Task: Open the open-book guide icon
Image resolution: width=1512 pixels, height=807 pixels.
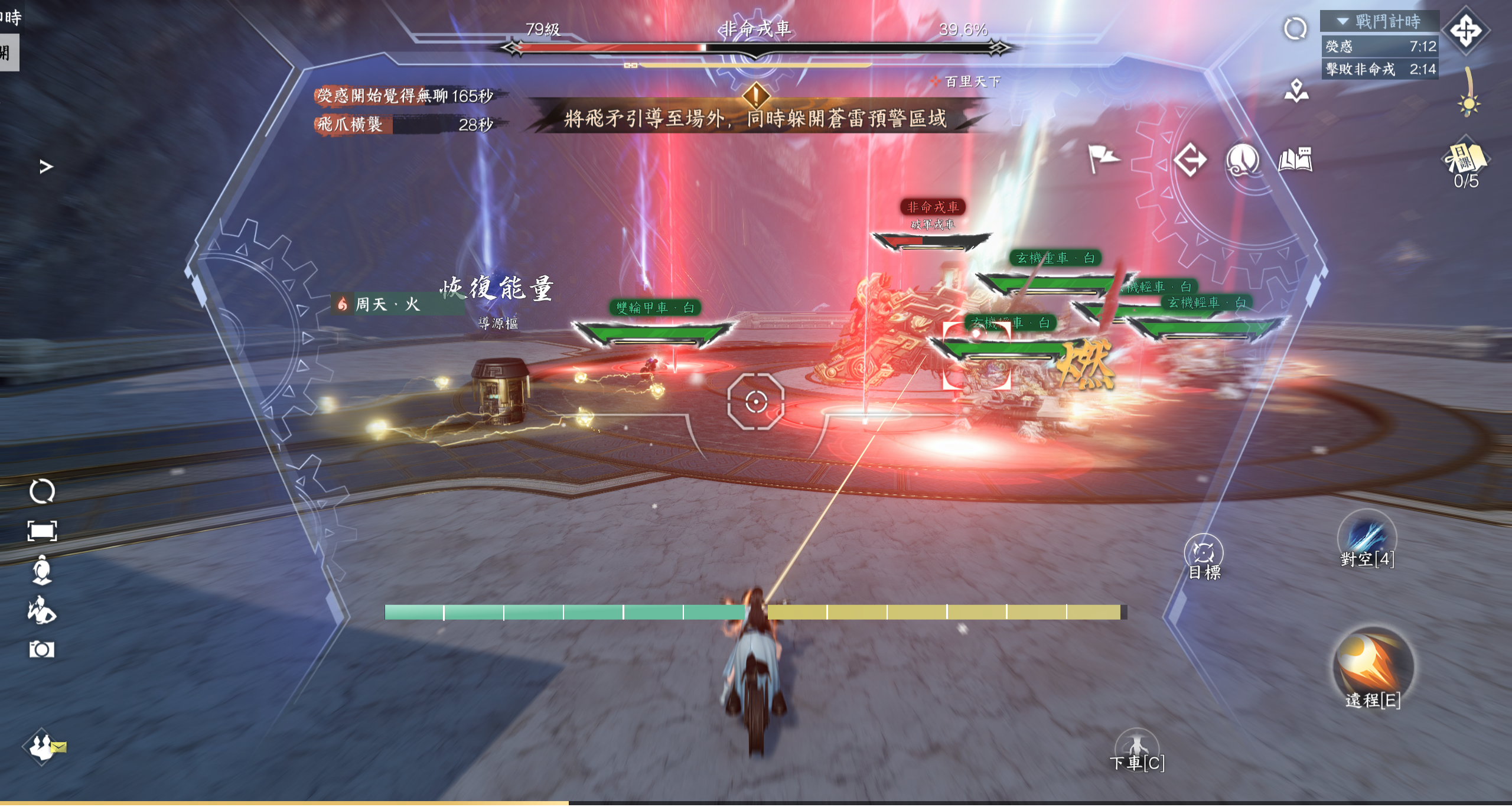Action: click(x=1295, y=160)
